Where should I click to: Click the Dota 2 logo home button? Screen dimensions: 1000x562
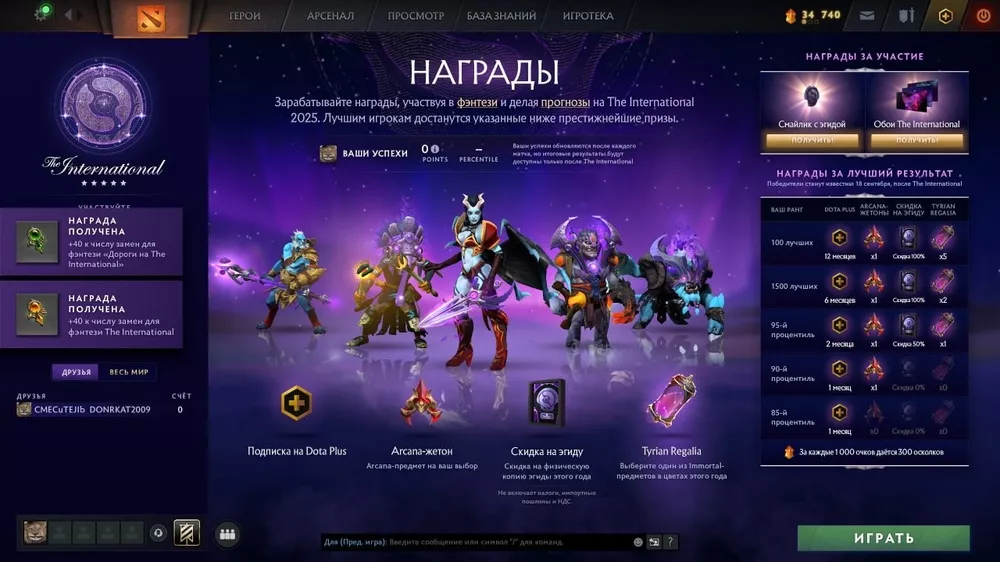coord(152,17)
